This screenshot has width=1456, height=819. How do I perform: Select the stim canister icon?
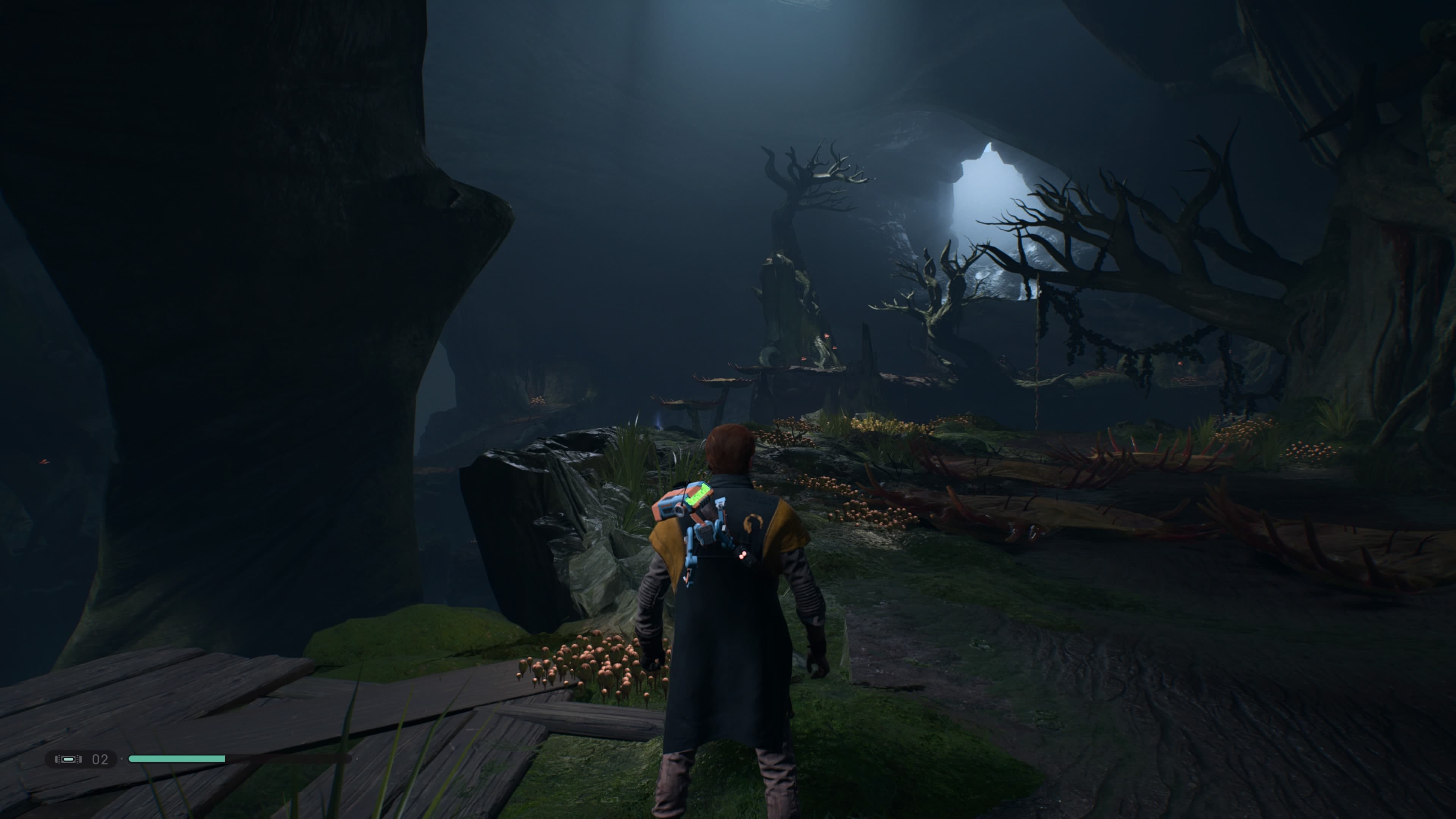(68, 759)
